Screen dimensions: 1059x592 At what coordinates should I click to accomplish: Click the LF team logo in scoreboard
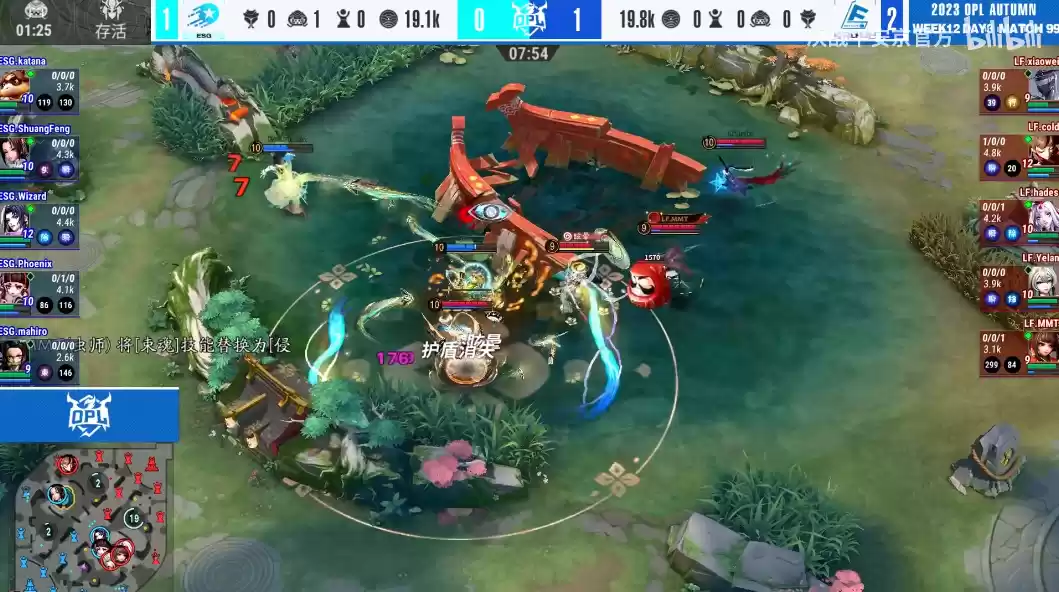coord(855,19)
